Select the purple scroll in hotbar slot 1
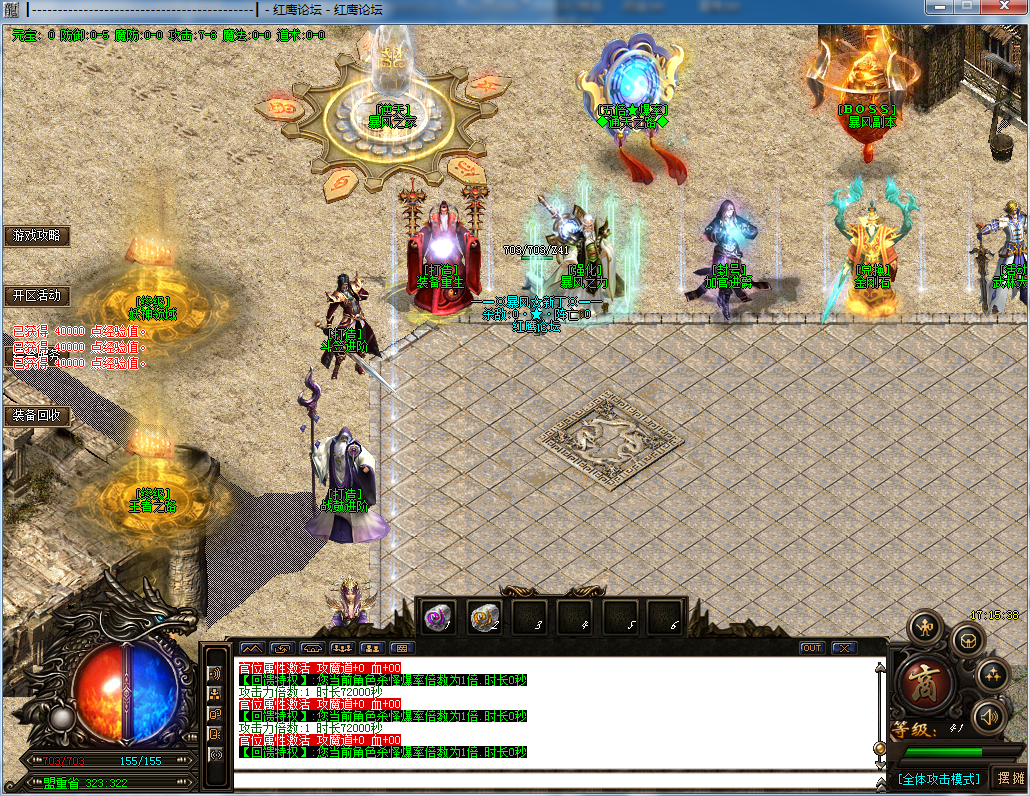The height and width of the screenshot is (796, 1030). [437, 617]
